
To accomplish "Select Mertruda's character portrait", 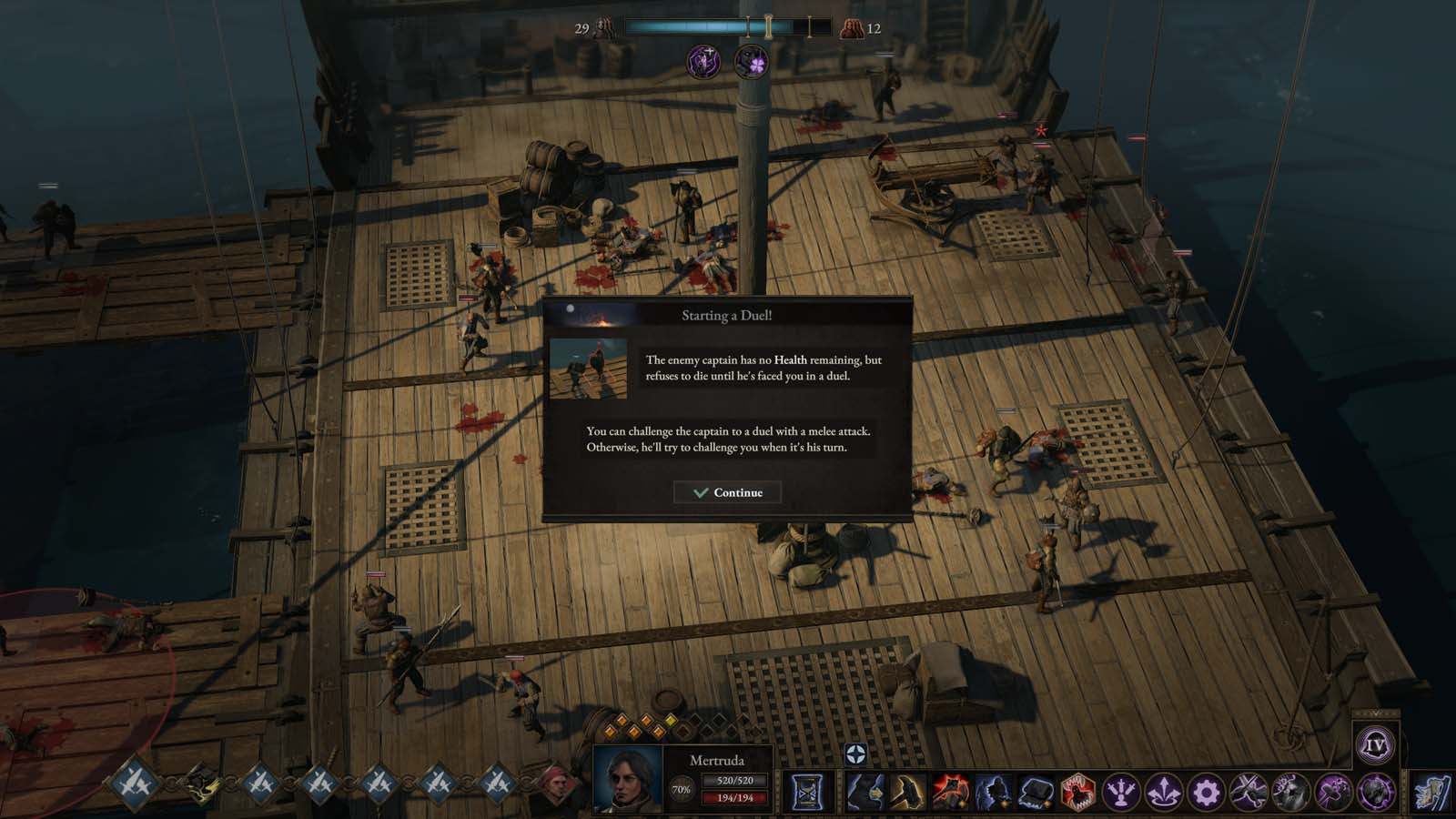I will 628,779.
